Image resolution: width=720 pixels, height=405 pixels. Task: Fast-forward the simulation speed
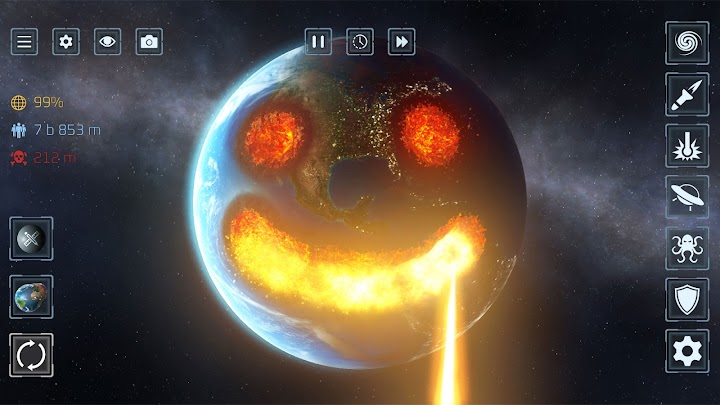pyautogui.click(x=402, y=42)
